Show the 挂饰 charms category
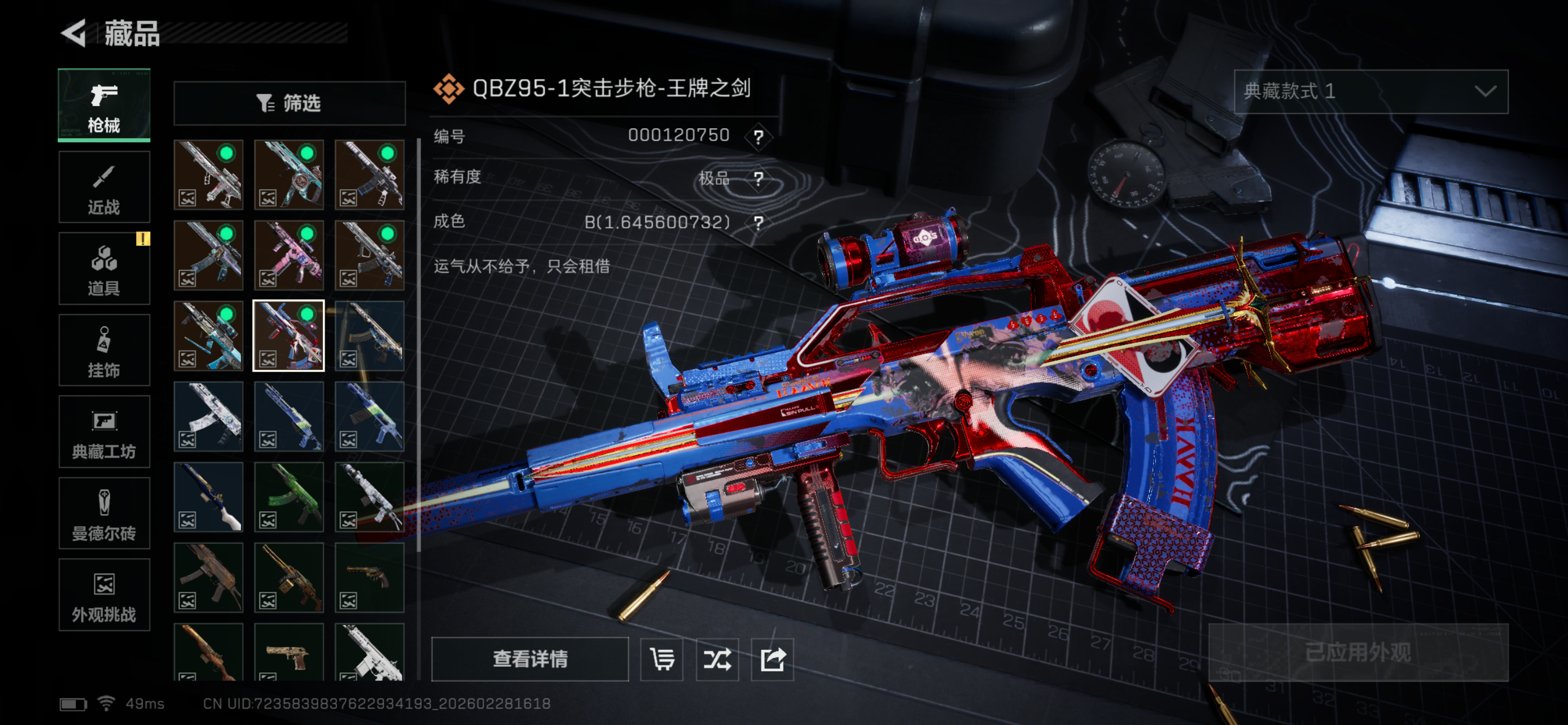Viewport: 1568px width, 725px height. pyautogui.click(x=104, y=351)
